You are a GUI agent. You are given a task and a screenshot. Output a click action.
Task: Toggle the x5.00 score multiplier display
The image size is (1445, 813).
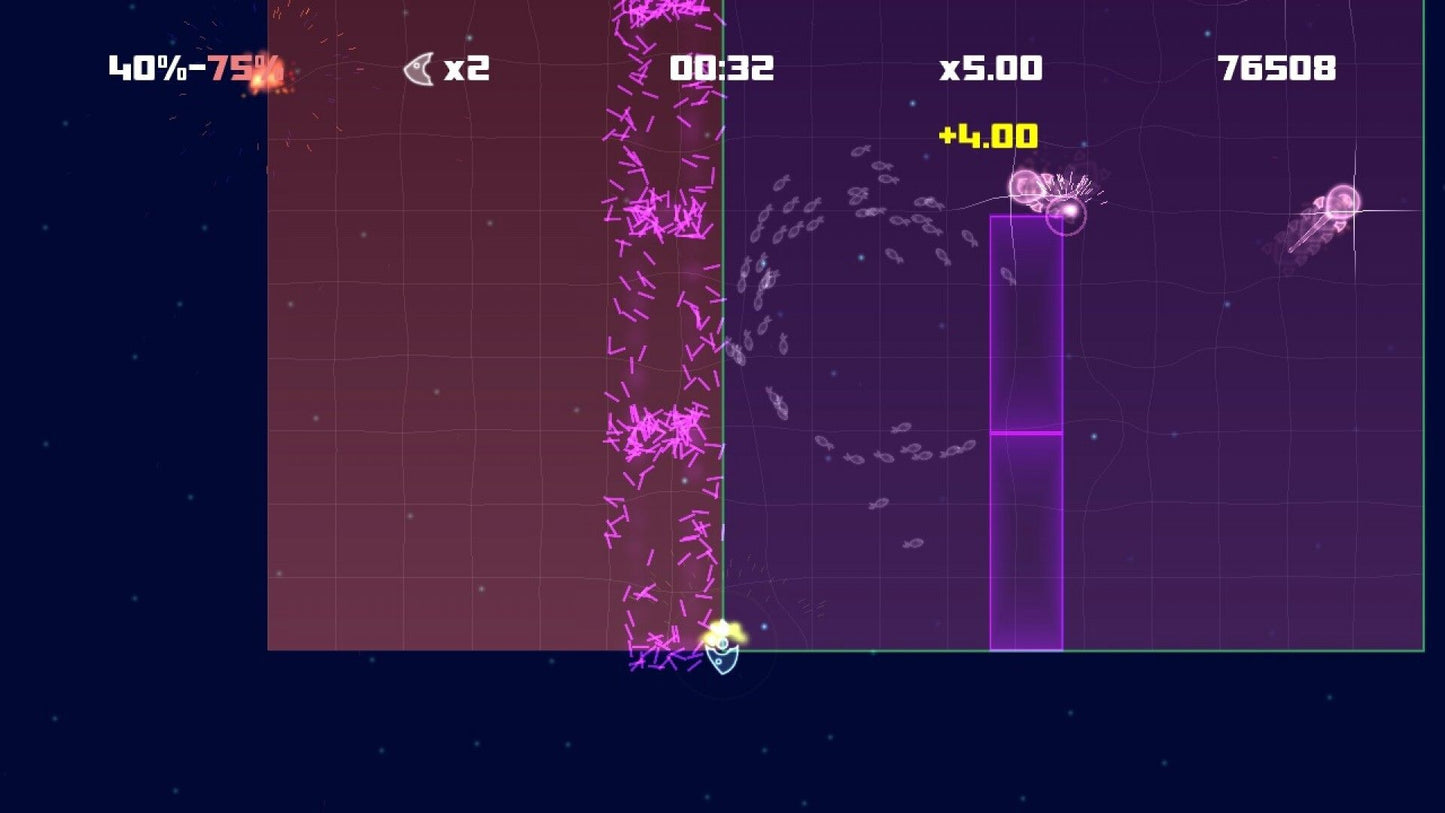click(x=989, y=69)
